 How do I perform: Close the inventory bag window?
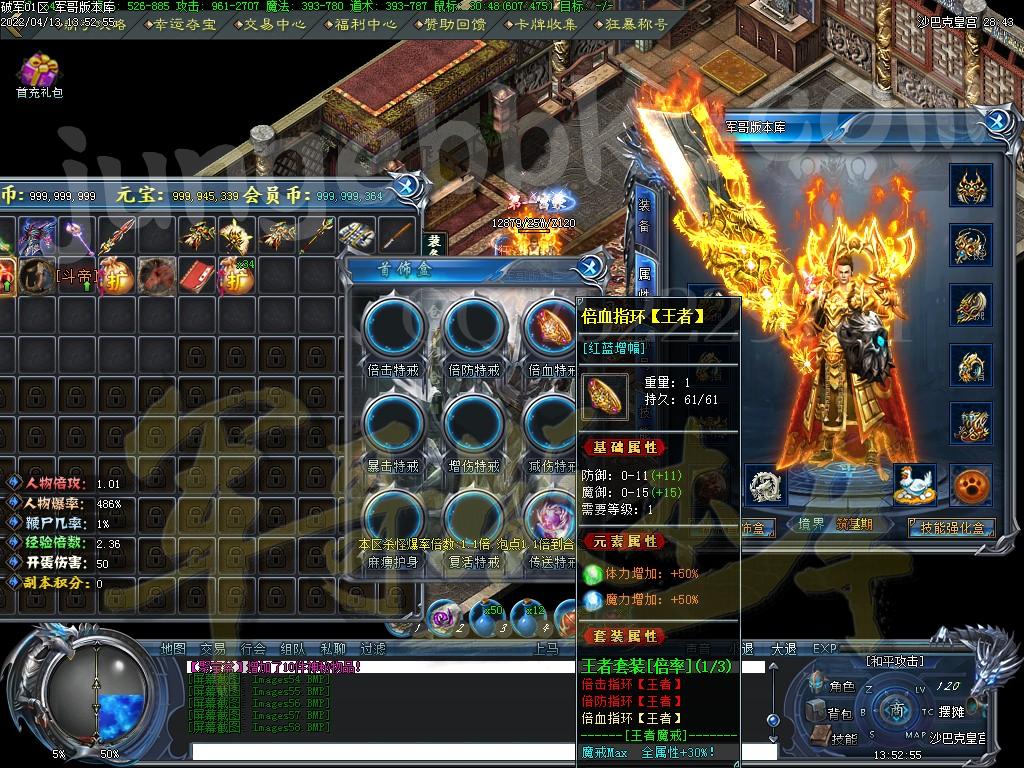pyautogui.click(x=406, y=187)
